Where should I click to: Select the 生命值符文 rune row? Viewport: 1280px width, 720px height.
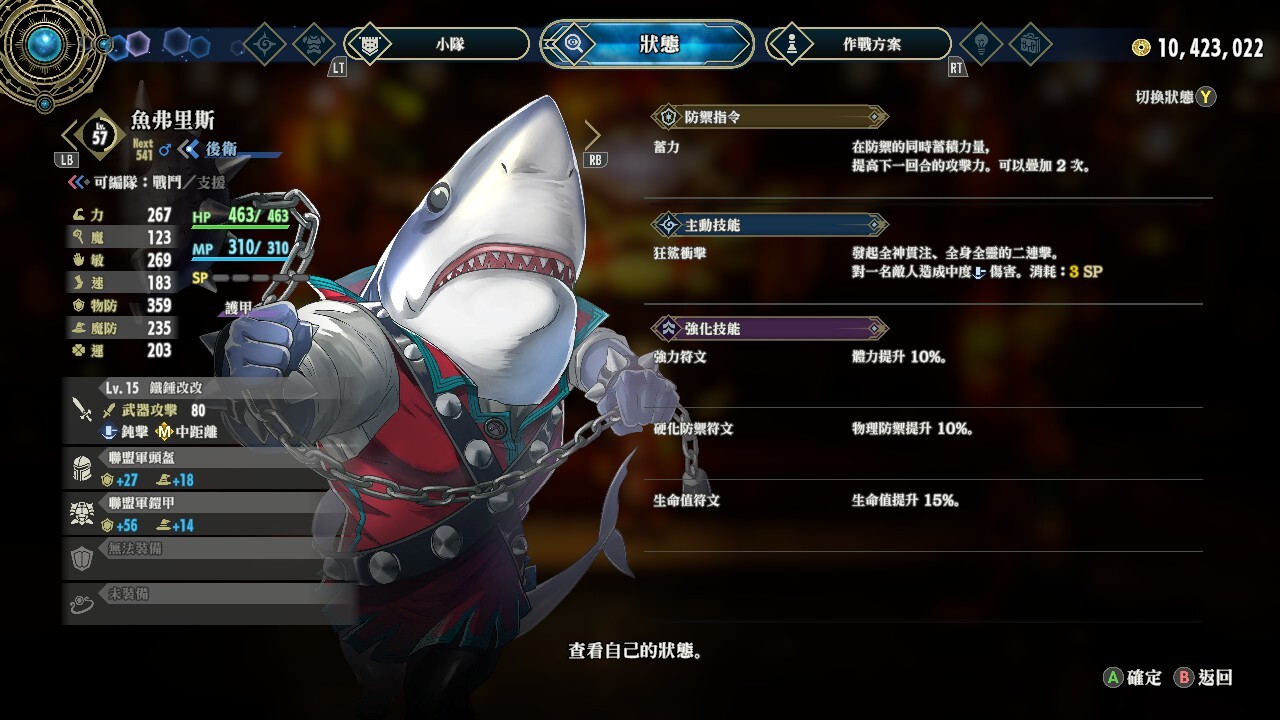pyautogui.click(x=924, y=501)
